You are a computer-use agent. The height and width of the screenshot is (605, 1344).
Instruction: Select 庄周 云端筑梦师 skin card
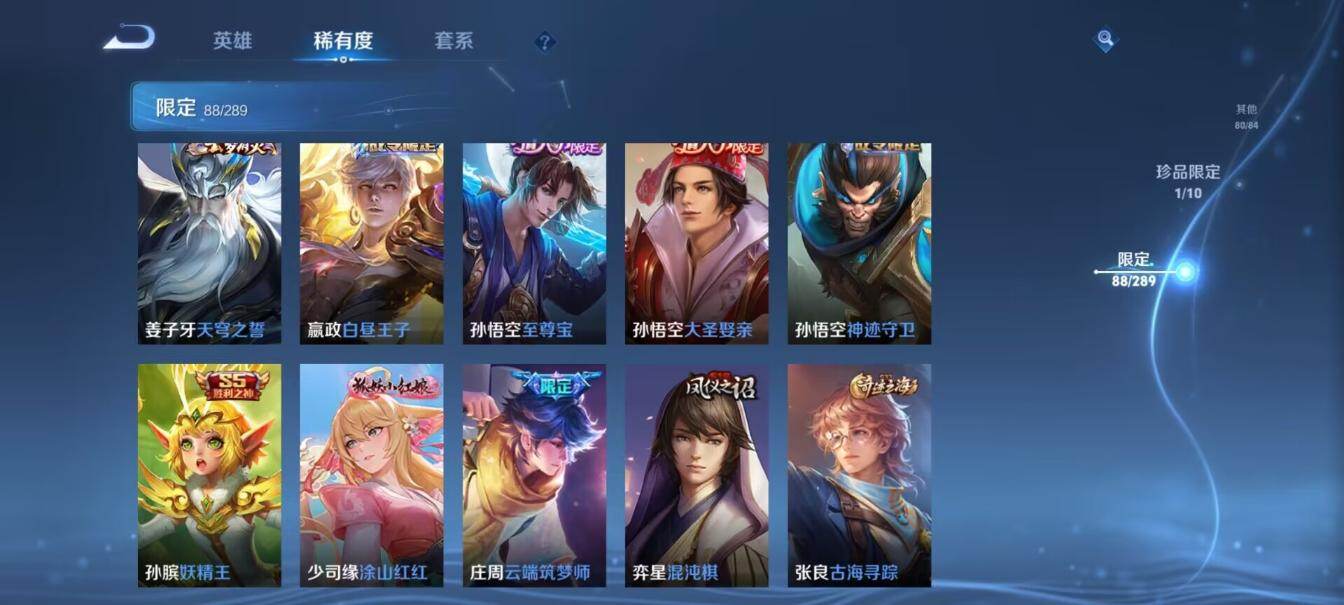534,475
